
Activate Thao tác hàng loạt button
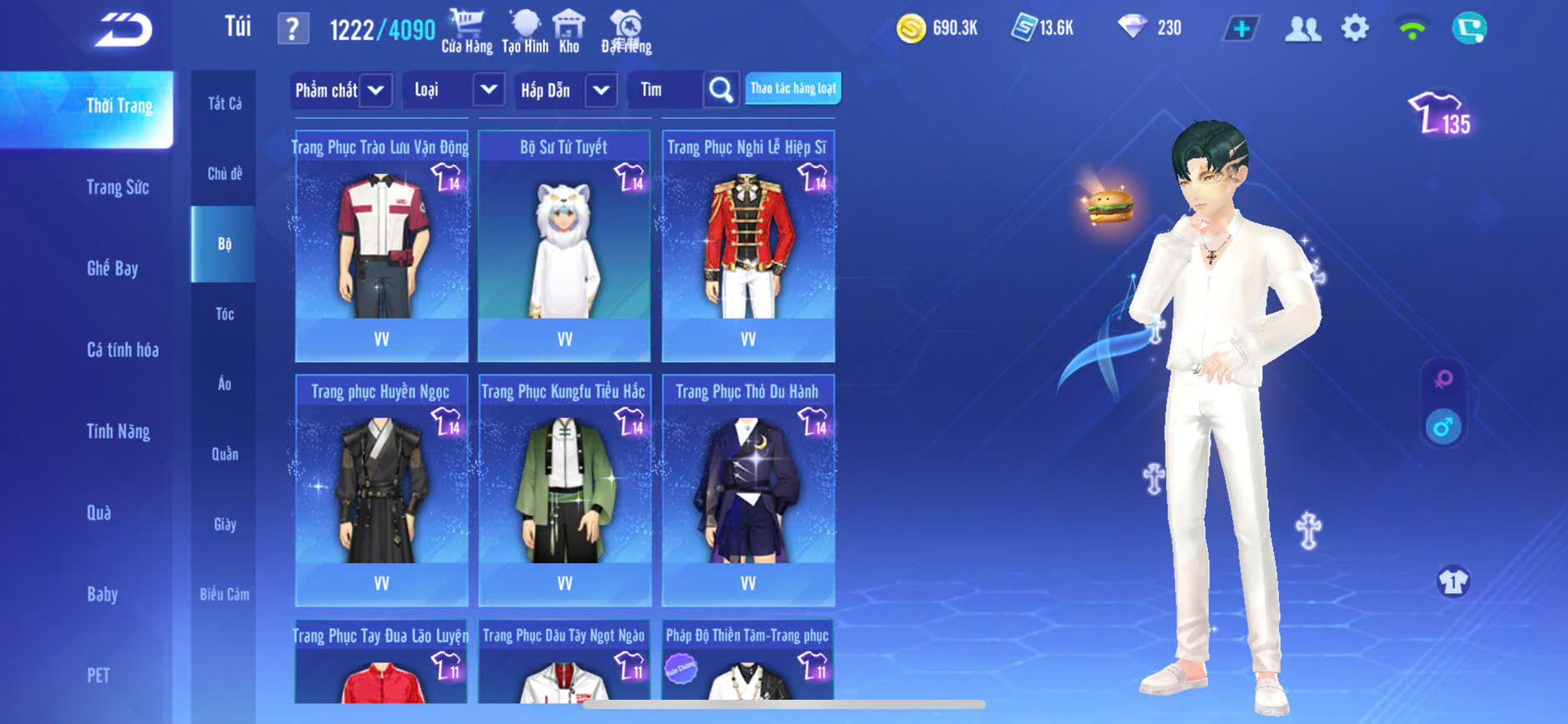792,88
